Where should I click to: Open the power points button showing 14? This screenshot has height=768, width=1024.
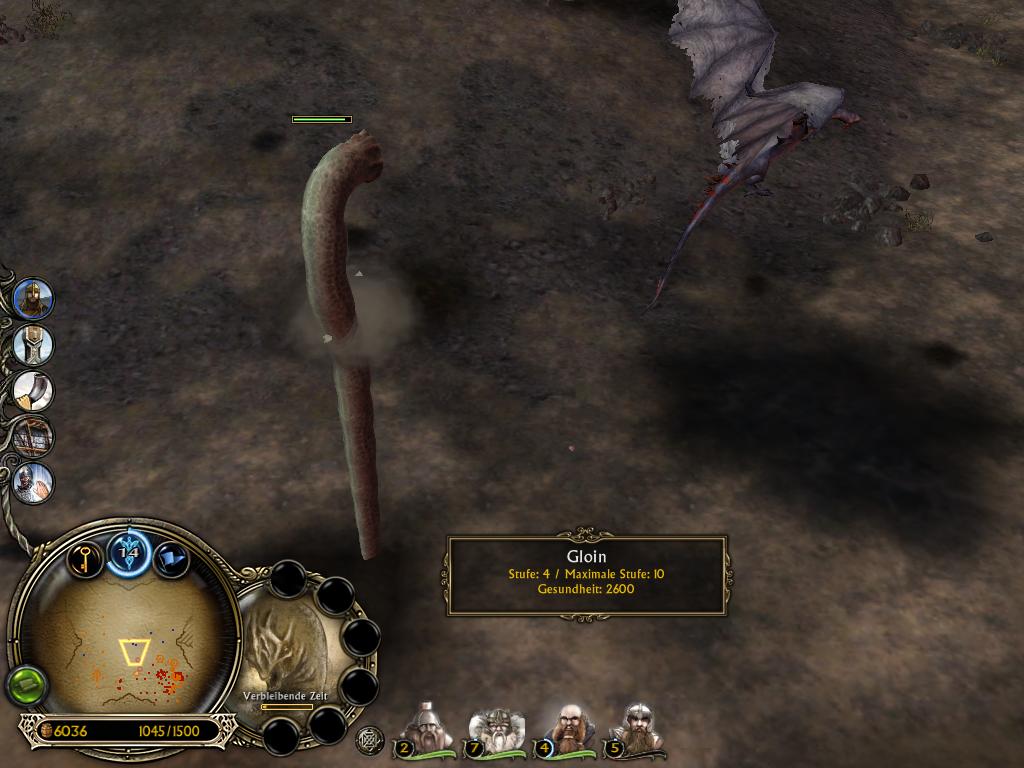129,551
